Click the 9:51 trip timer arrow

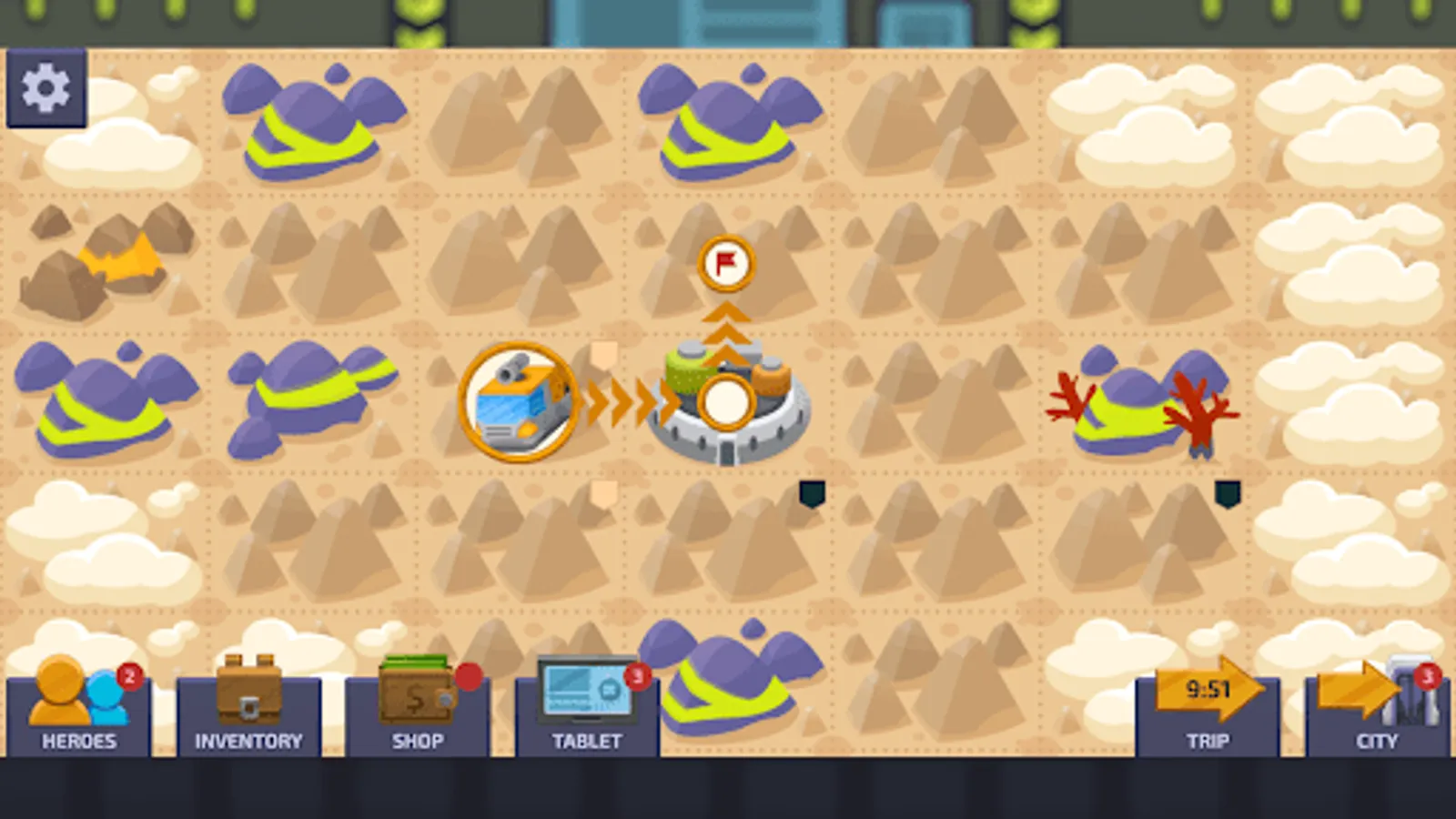1208,692
